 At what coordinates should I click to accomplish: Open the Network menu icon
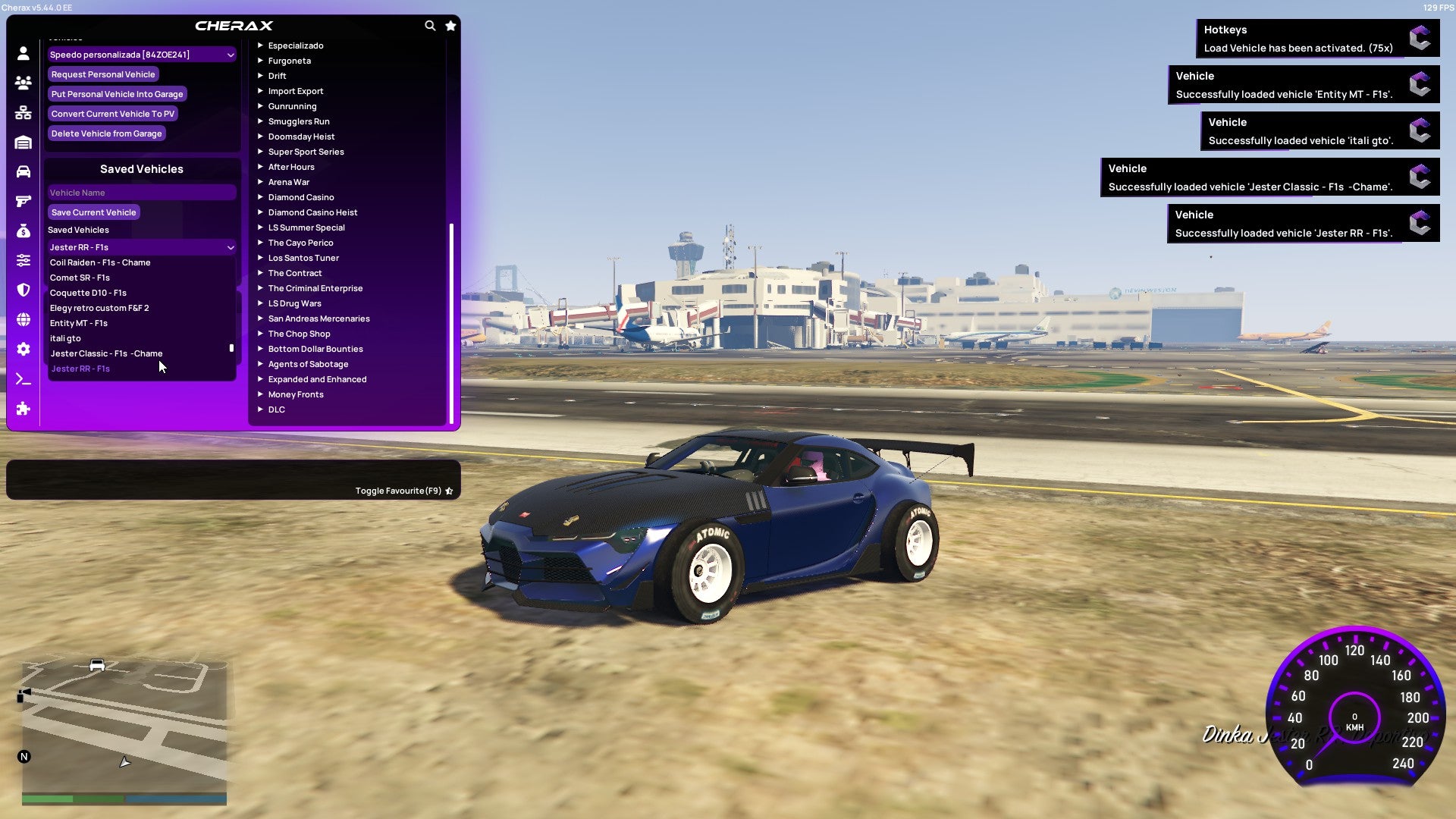click(23, 112)
